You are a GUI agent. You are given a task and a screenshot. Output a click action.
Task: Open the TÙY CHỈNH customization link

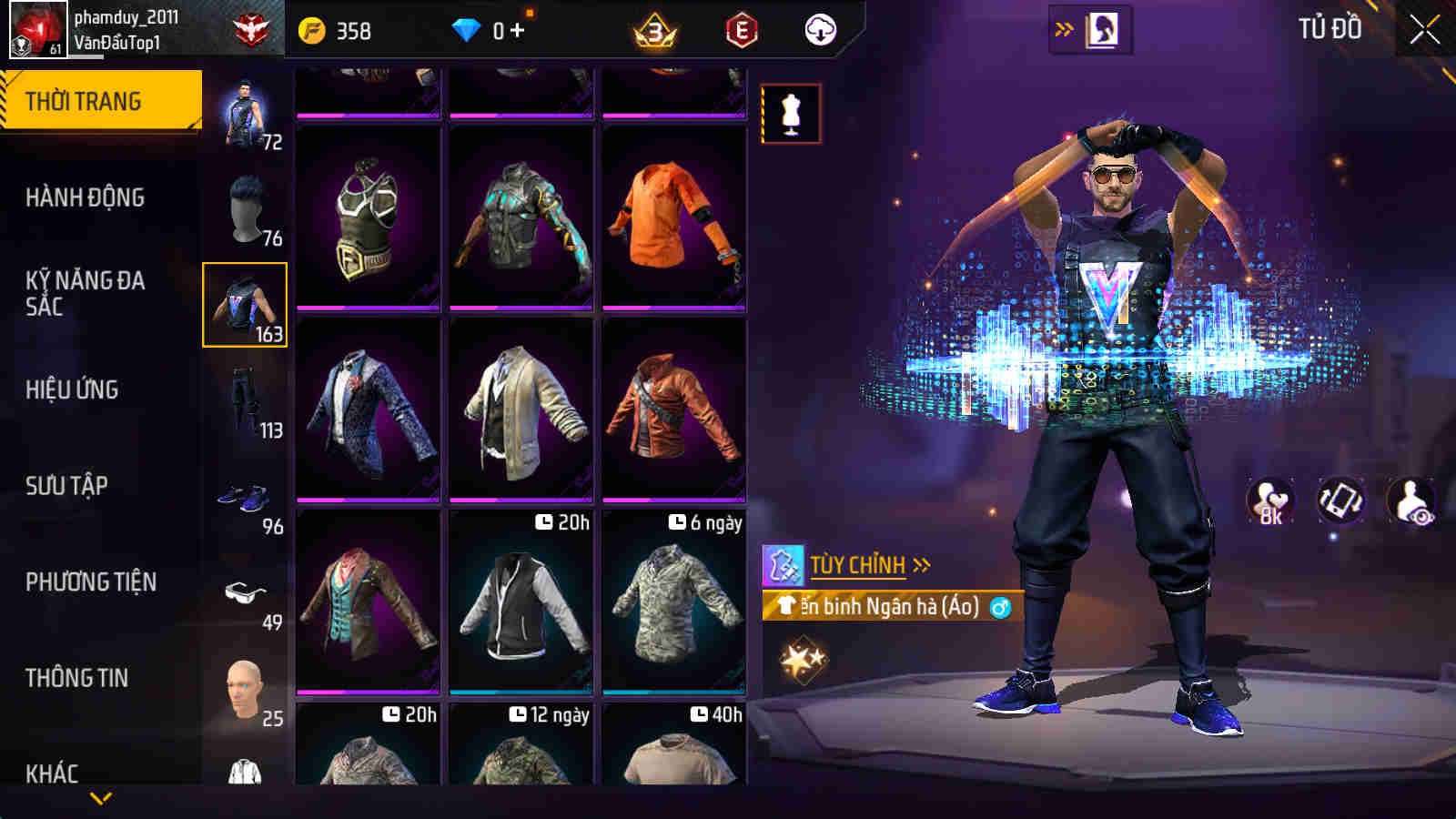[x=858, y=564]
